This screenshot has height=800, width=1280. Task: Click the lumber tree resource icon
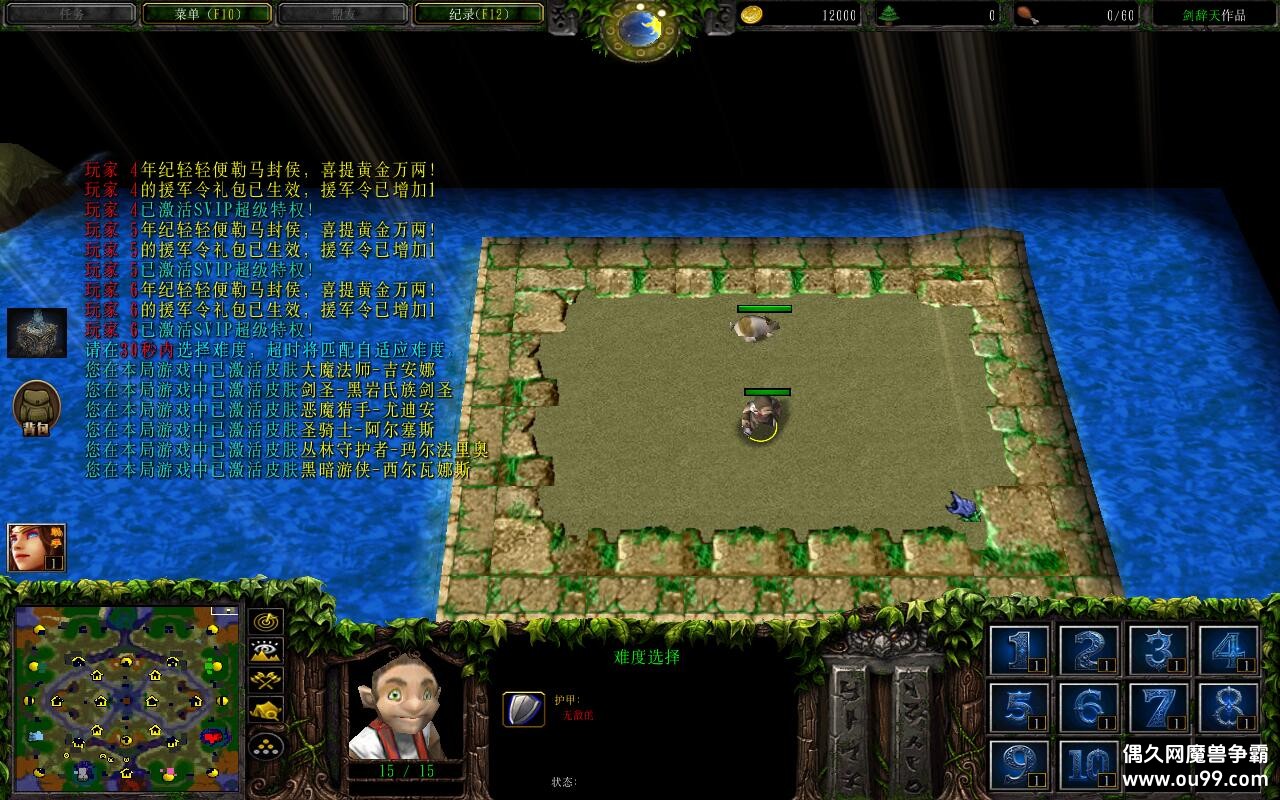[889, 14]
